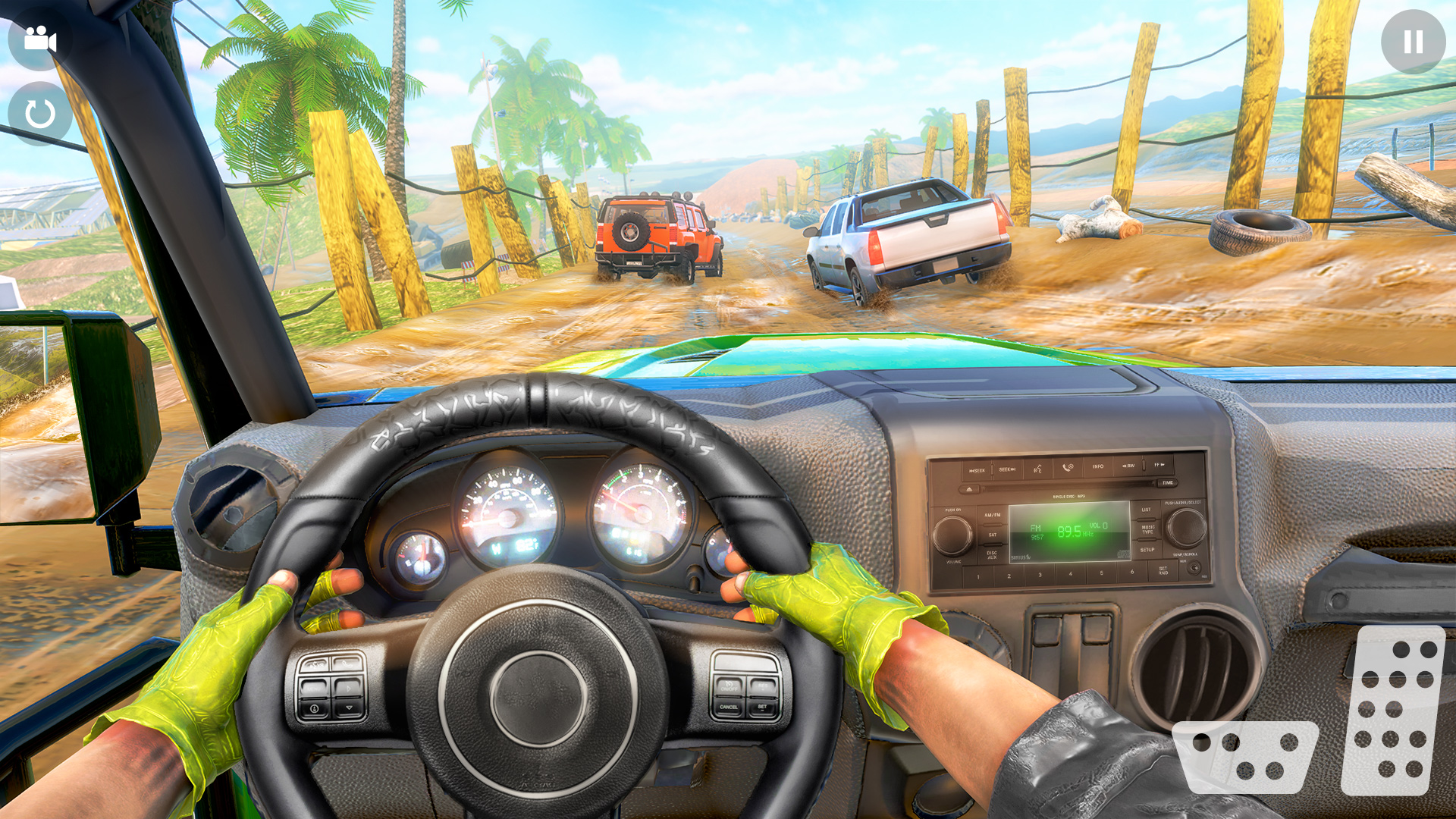1456x819 pixels.
Task: Open the stereo SETUP menu
Action: (1147, 550)
